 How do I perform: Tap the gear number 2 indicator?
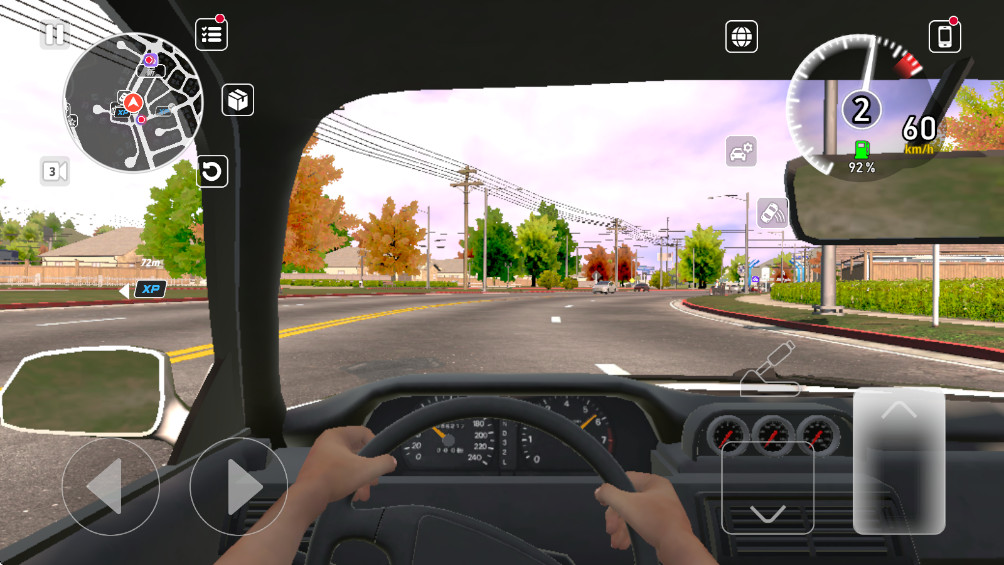pyautogui.click(x=860, y=108)
